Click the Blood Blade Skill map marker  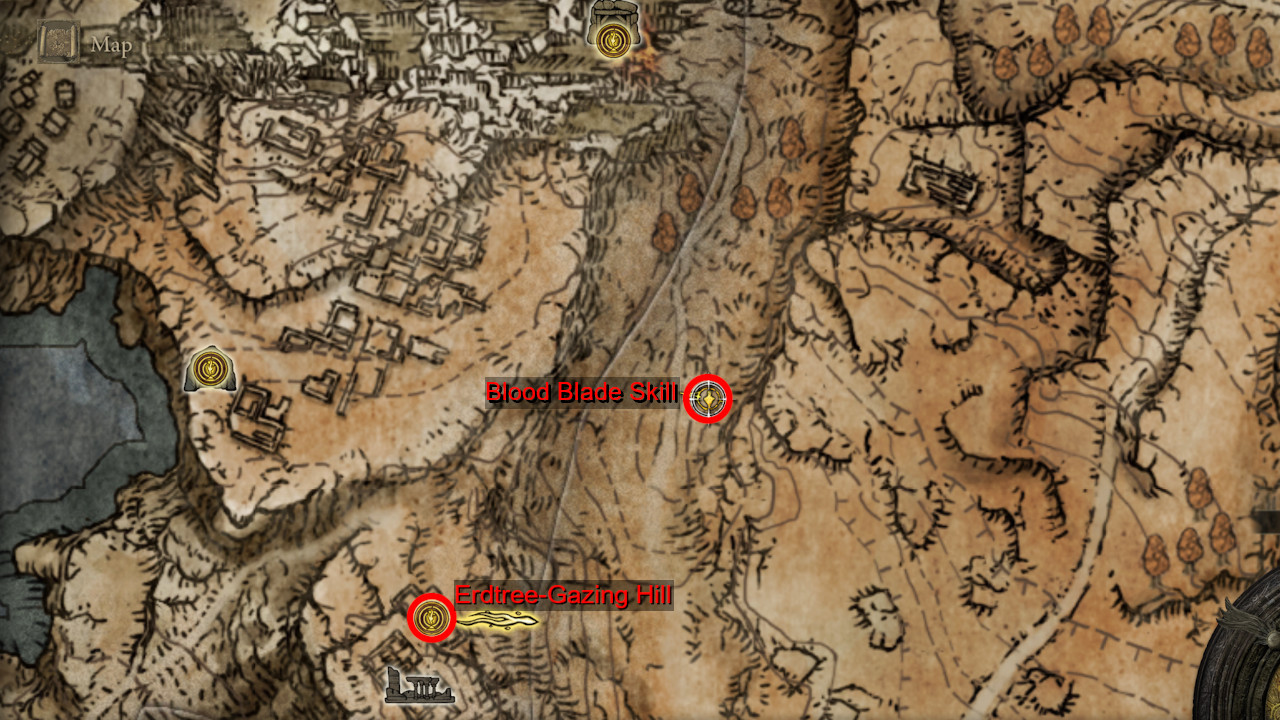(709, 397)
